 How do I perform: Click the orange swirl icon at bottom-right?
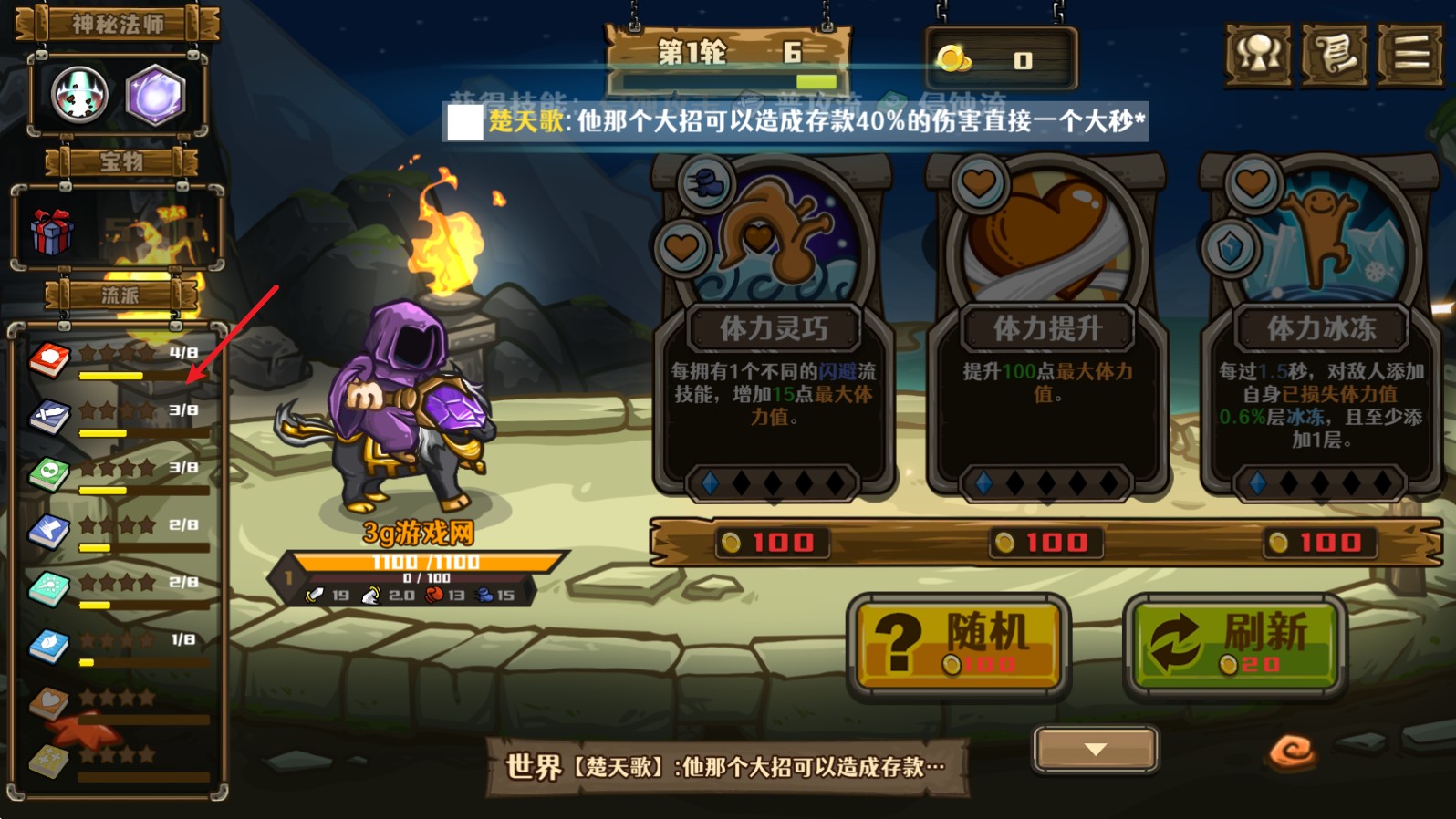(x=1293, y=750)
